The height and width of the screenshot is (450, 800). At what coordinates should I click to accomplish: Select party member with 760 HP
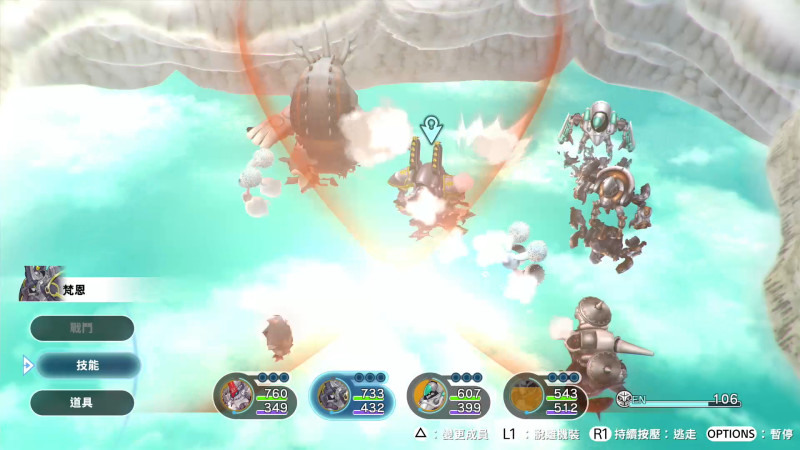[x=255, y=395]
